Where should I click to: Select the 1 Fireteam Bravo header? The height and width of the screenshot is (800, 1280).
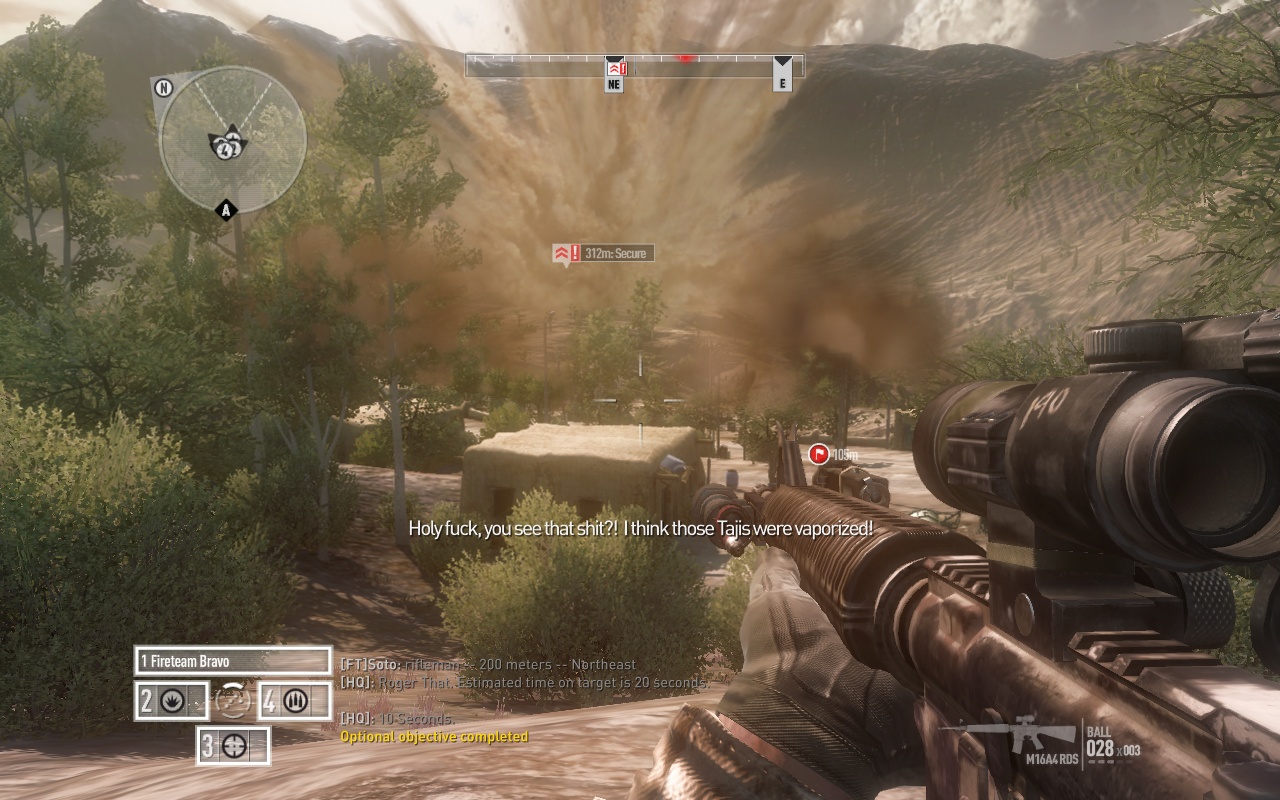pos(195,661)
